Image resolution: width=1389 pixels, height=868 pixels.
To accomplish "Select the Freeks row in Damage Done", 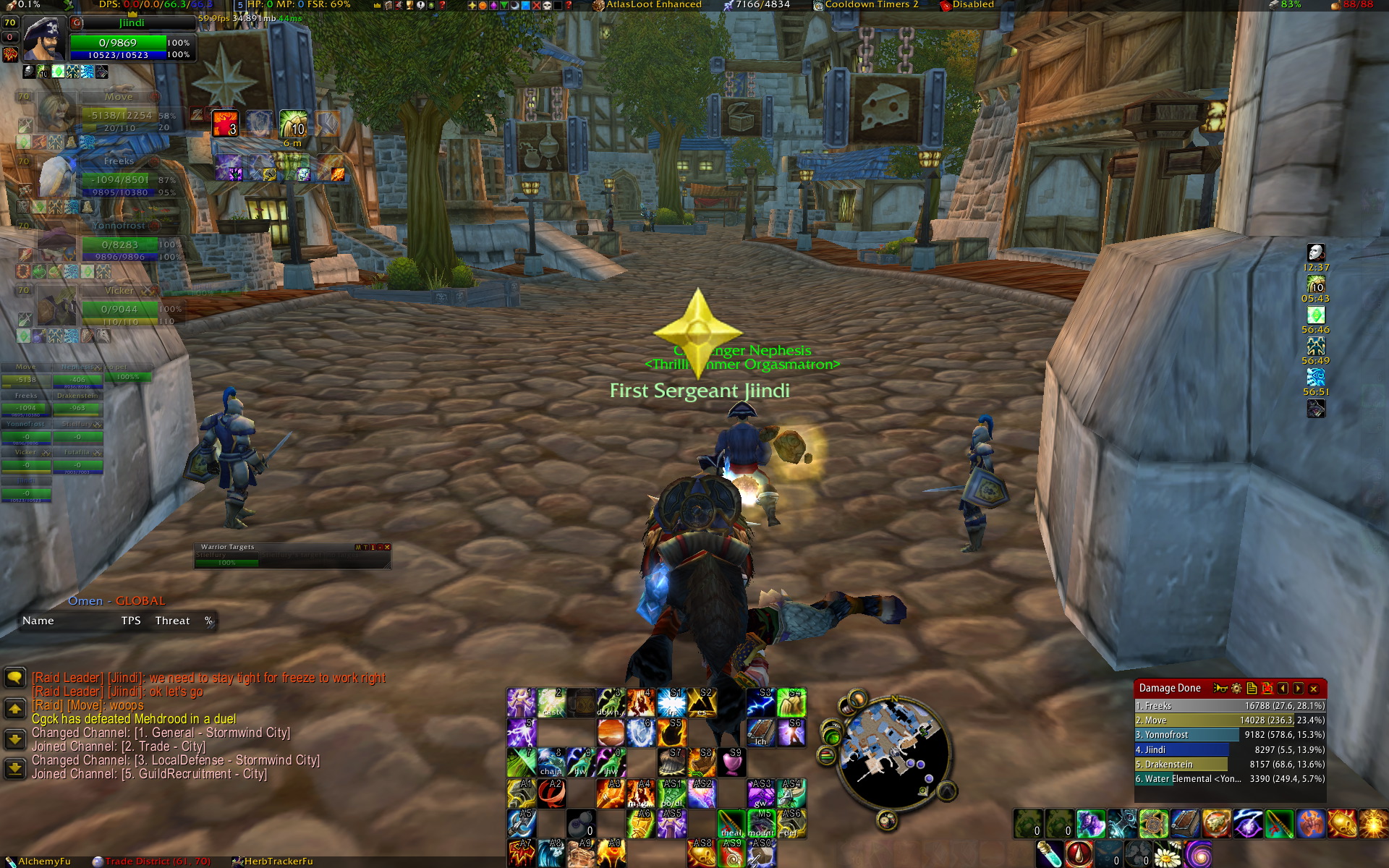I will [1230, 706].
